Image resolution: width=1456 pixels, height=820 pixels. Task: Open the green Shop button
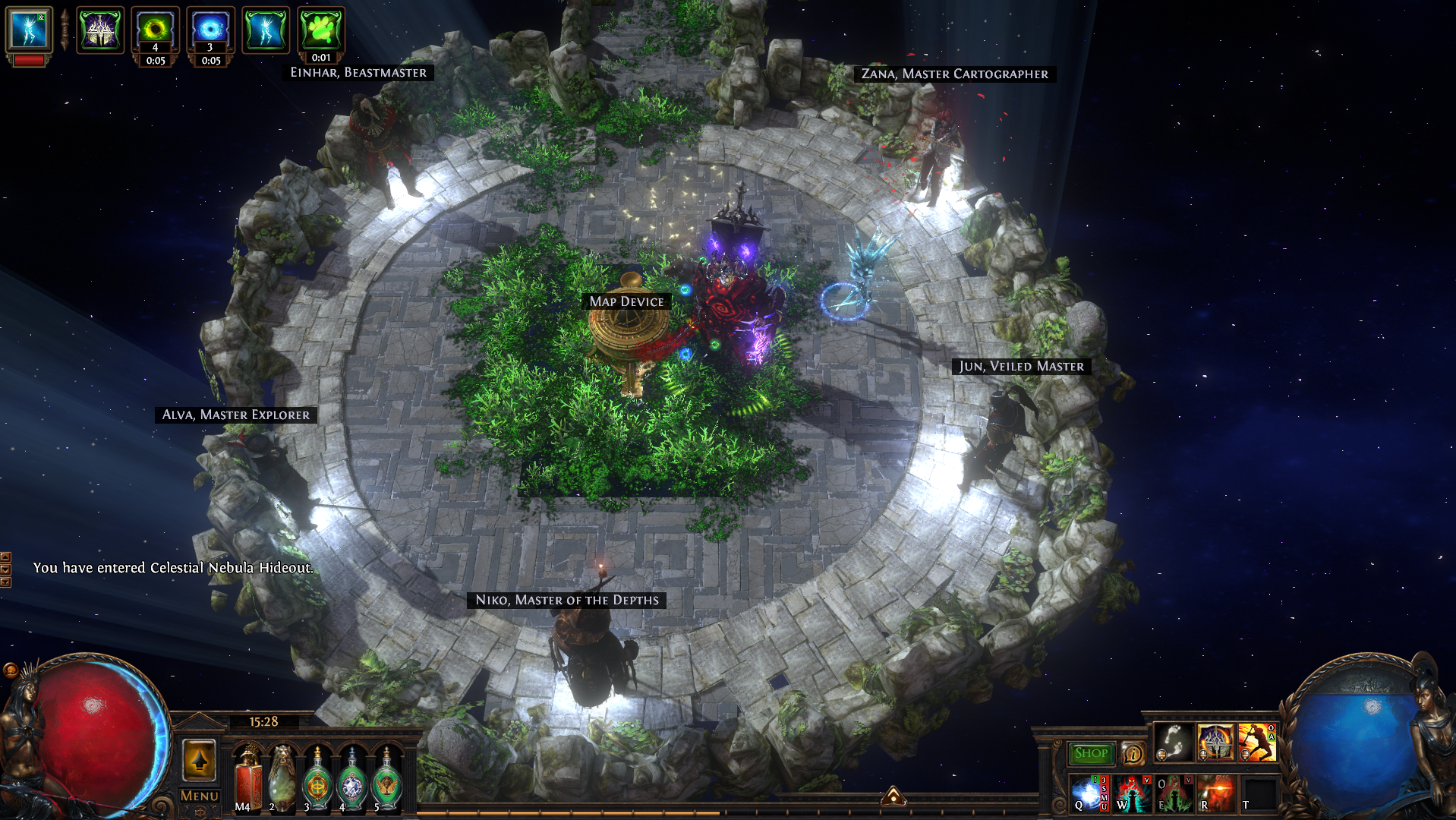coord(1090,753)
